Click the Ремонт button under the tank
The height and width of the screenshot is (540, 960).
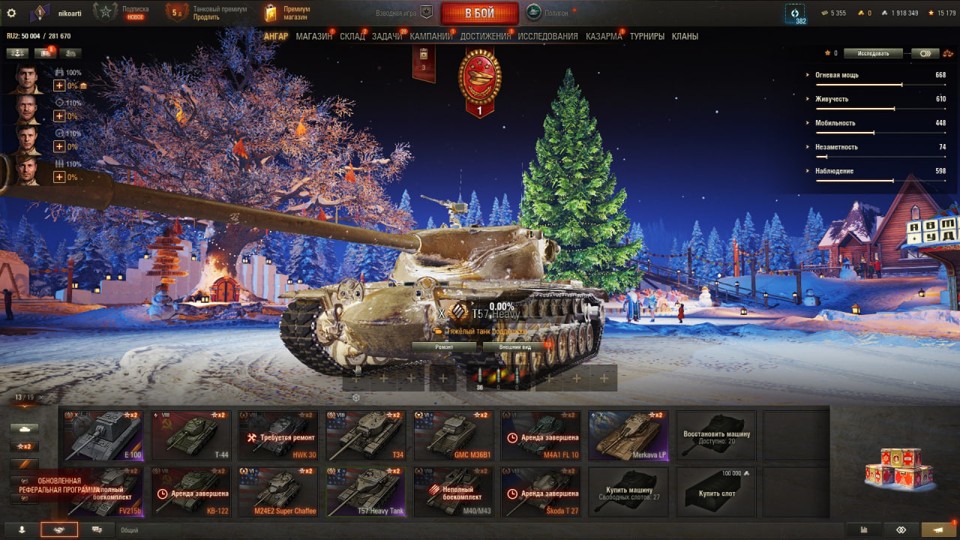(x=442, y=347)
